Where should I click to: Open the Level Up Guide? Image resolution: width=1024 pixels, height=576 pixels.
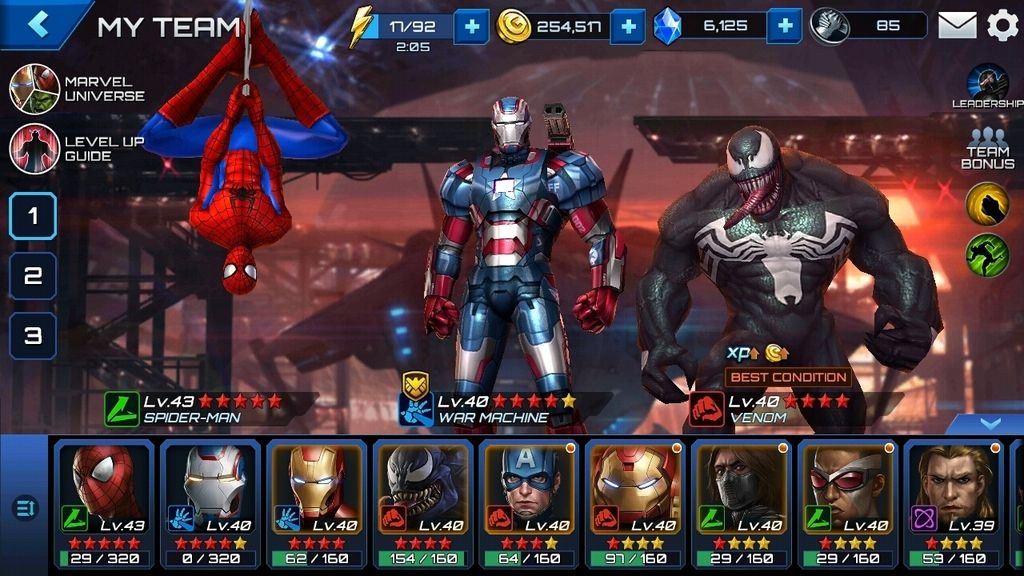click(35, 149)
